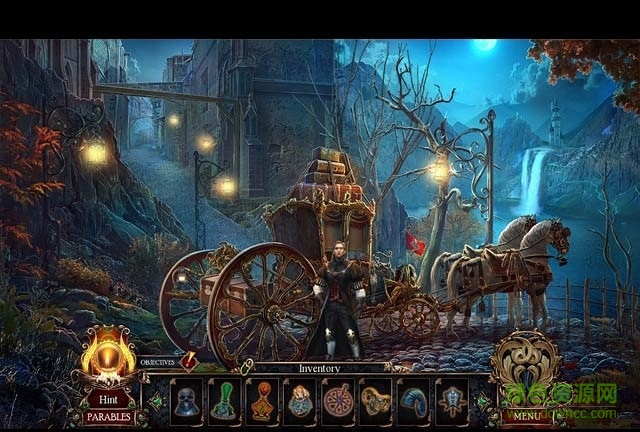Image resolution: width=640 pixels, height=432 pixels.
Task: Select the golden mask inventory item
Action: click(x=374, y=401)
